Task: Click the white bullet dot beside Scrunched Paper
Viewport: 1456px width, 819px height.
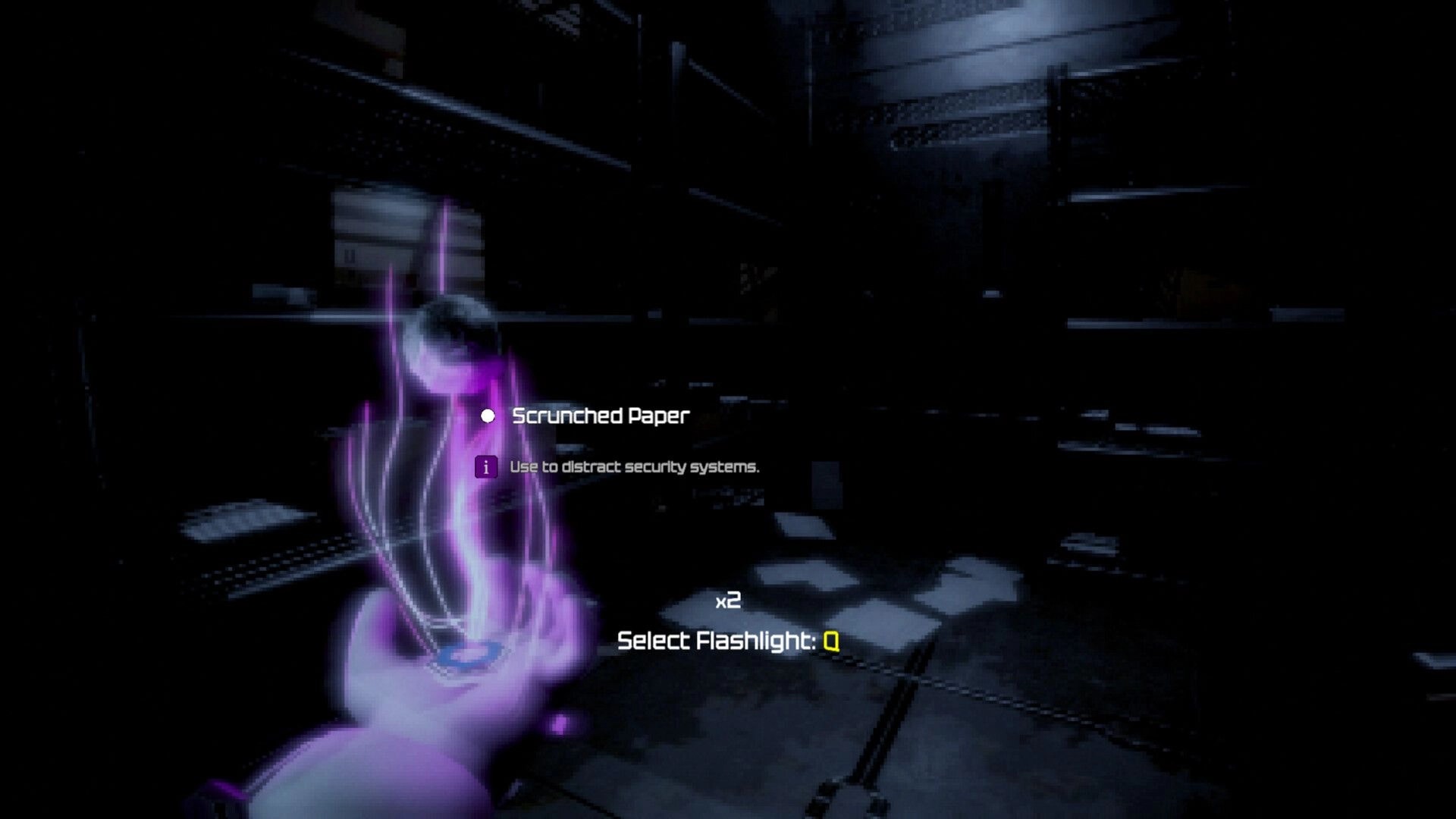Action: 488,416
